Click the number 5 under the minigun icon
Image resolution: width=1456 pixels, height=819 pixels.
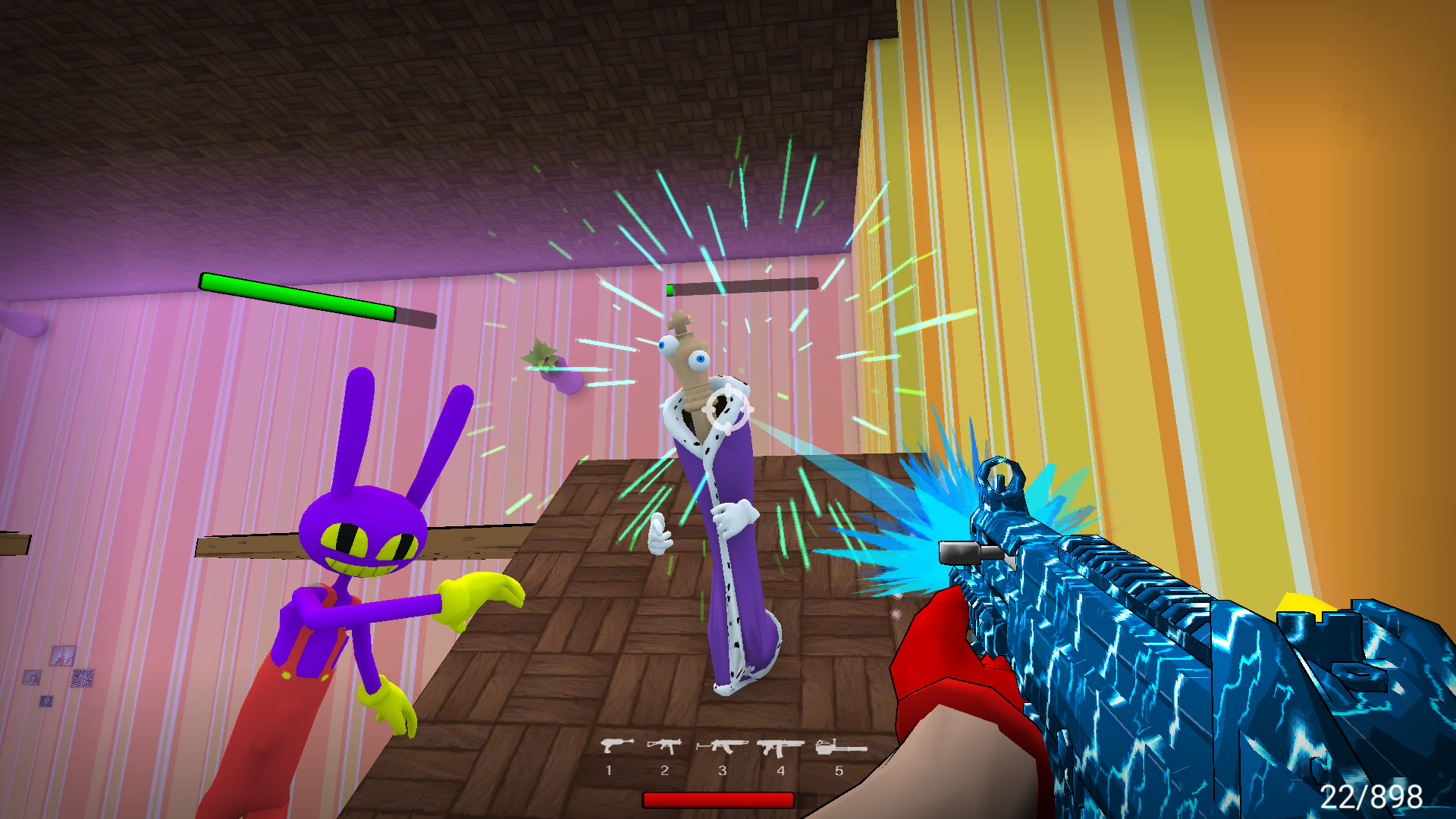coord(839,770)
